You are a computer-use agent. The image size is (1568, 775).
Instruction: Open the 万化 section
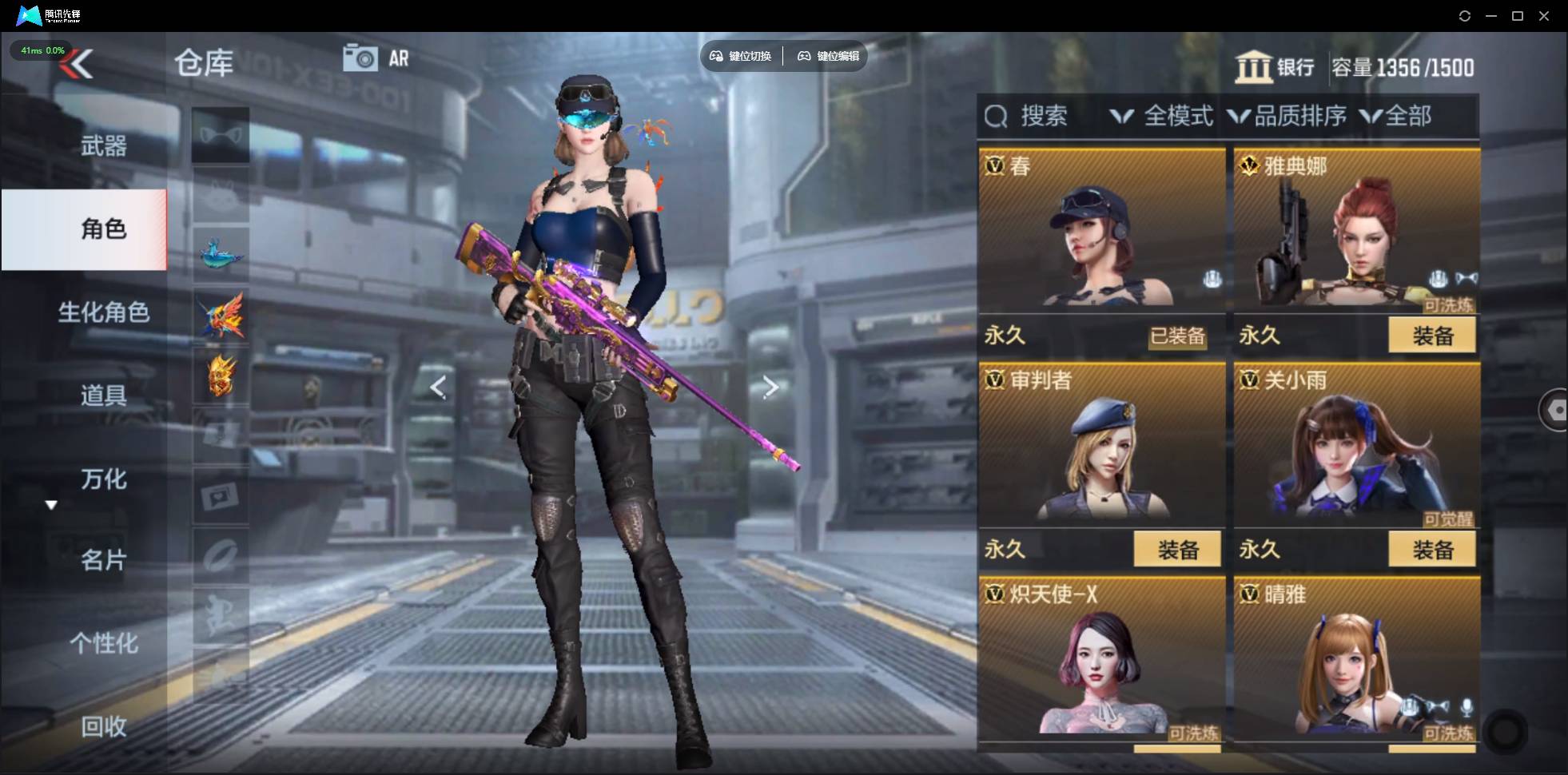pyautogui.click(x=103, y=479)
